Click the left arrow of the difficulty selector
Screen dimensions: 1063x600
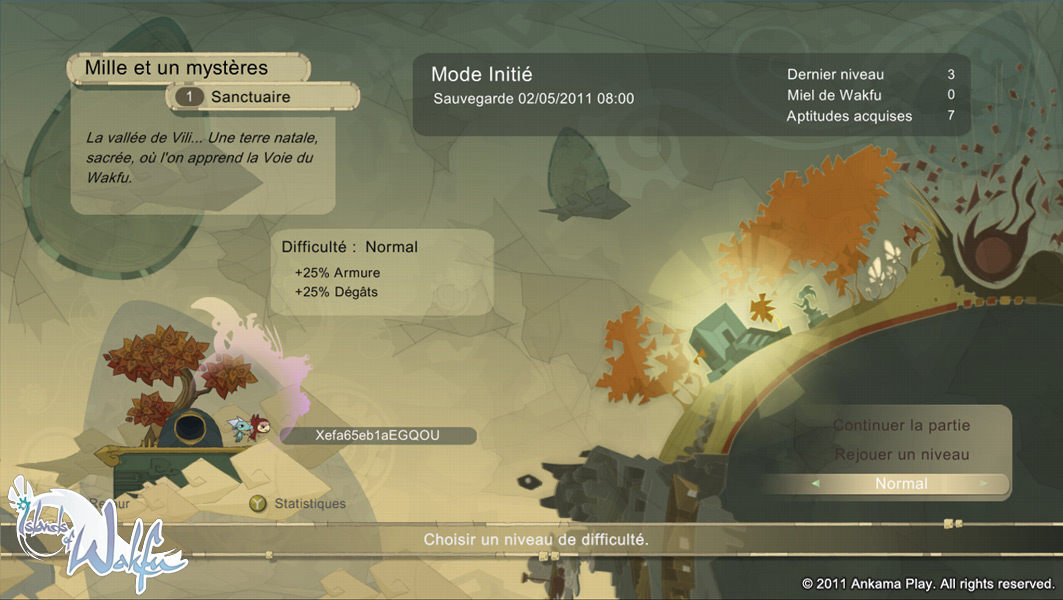click(x=816, y=484)
